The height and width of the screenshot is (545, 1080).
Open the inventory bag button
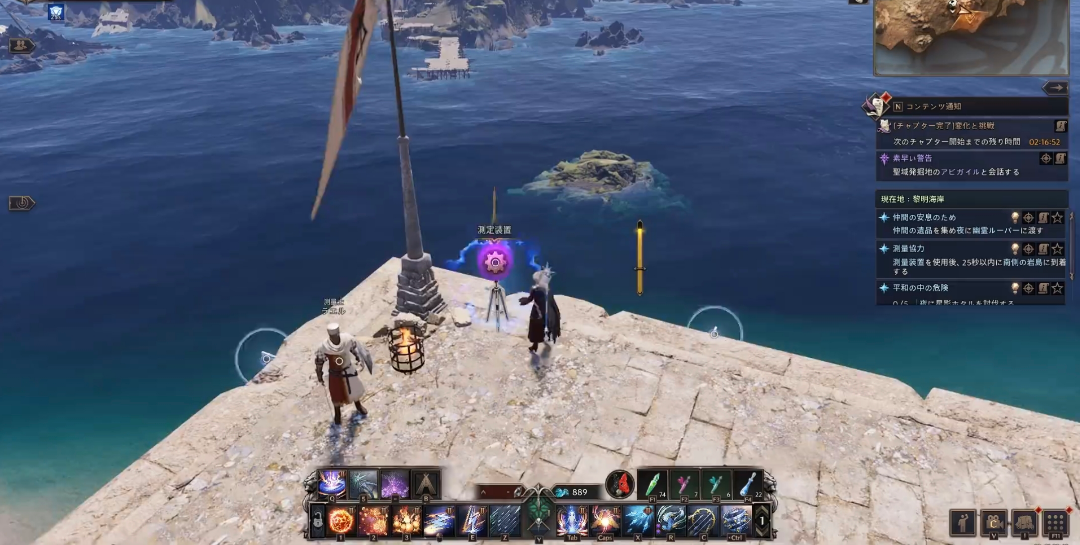pyautogui.click(x=1024, y=523)
